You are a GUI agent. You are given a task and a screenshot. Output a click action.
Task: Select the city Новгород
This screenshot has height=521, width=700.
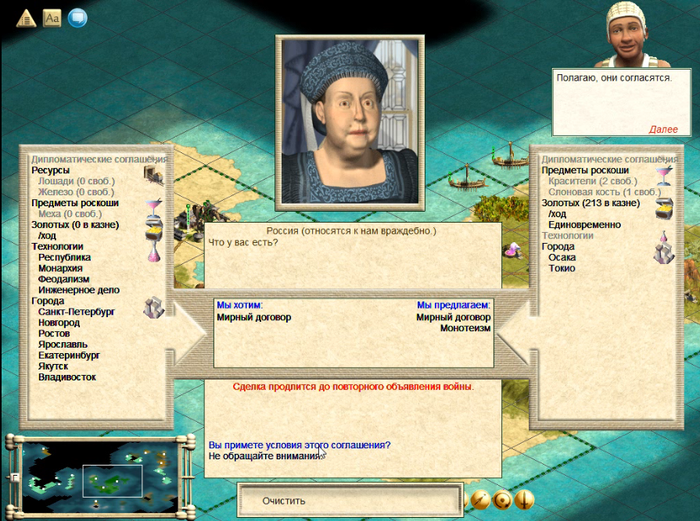(61, 323)
